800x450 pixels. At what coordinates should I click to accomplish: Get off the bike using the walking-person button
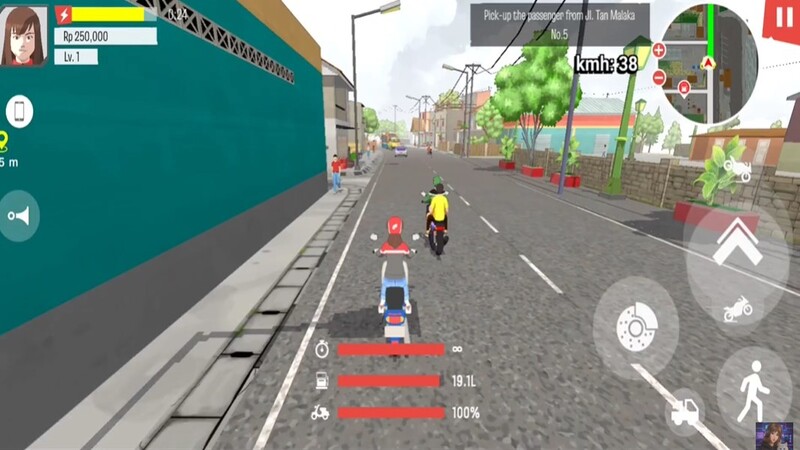point(753,388)
